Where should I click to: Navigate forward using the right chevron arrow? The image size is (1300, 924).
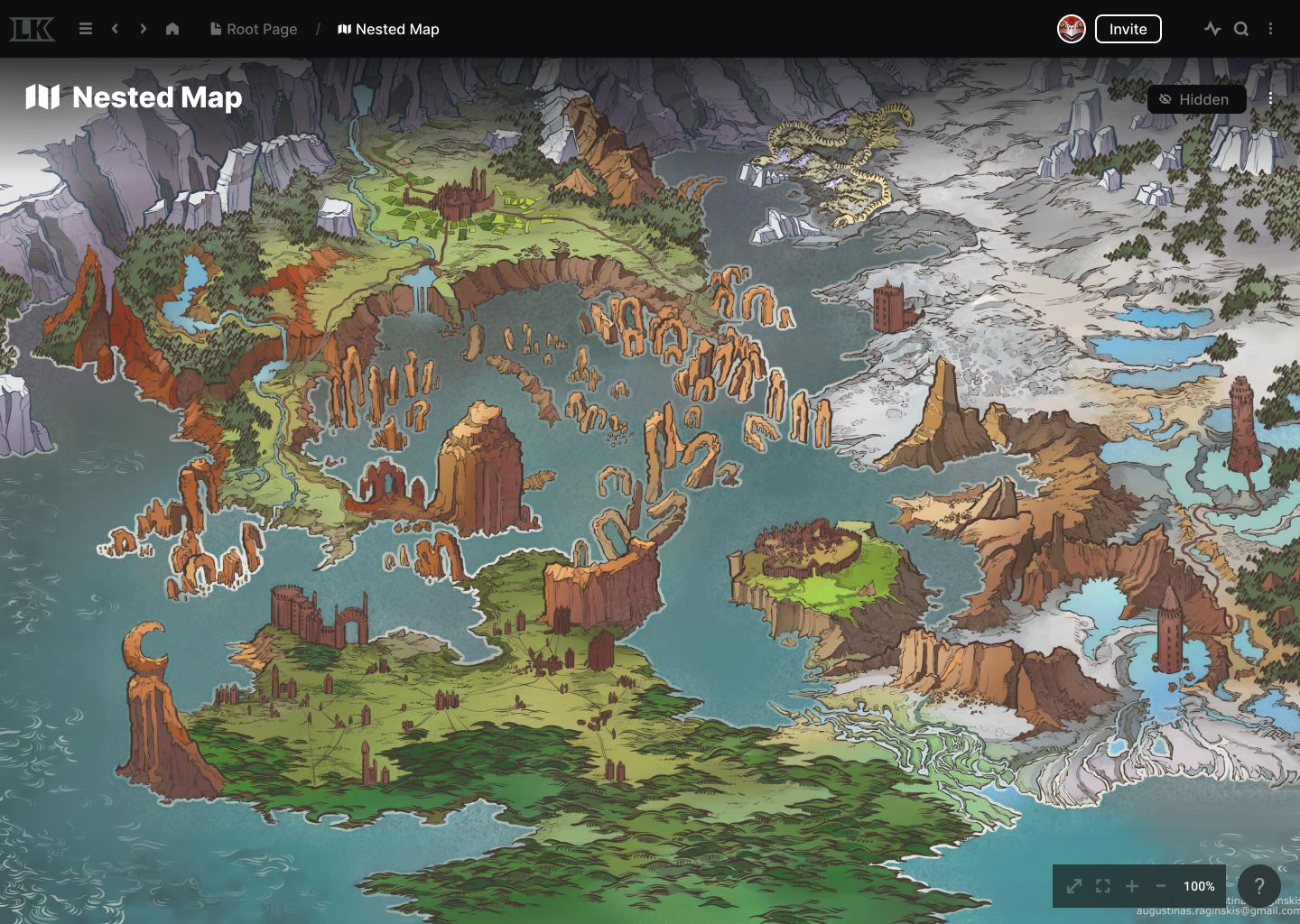point(143,29)
